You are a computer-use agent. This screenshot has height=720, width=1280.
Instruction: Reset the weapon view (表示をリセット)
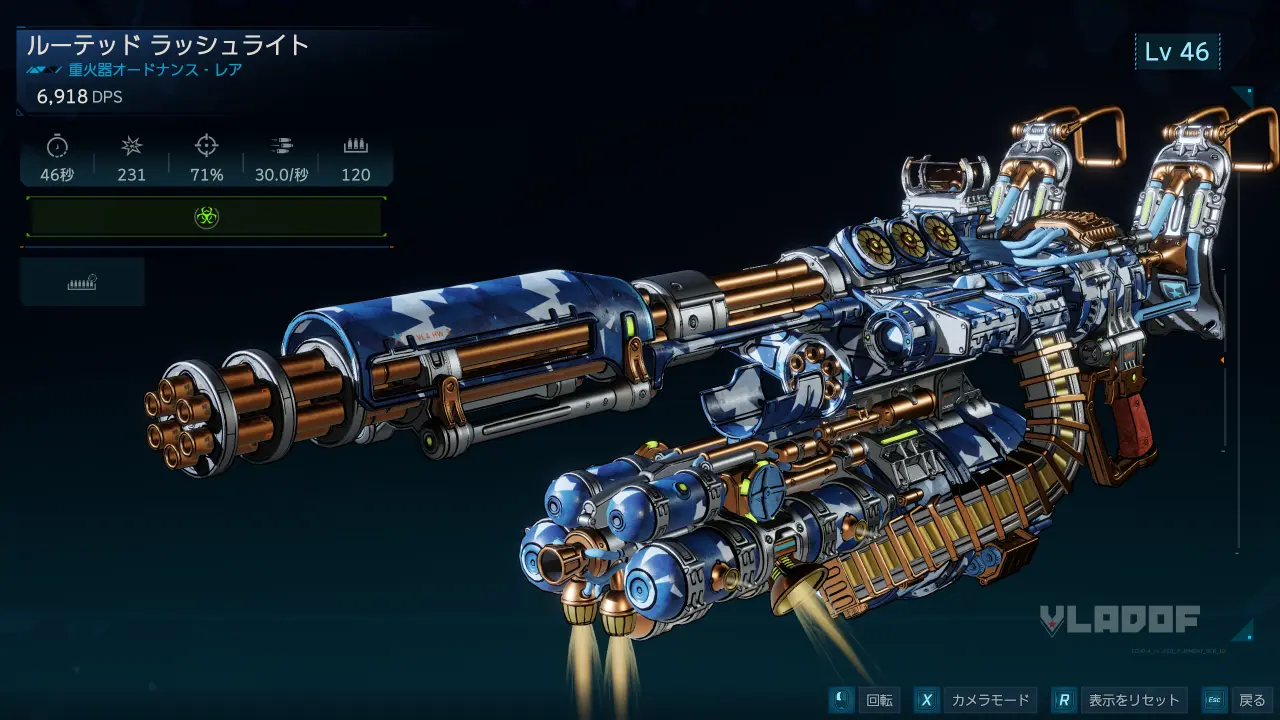click(x=1120, y=700)
